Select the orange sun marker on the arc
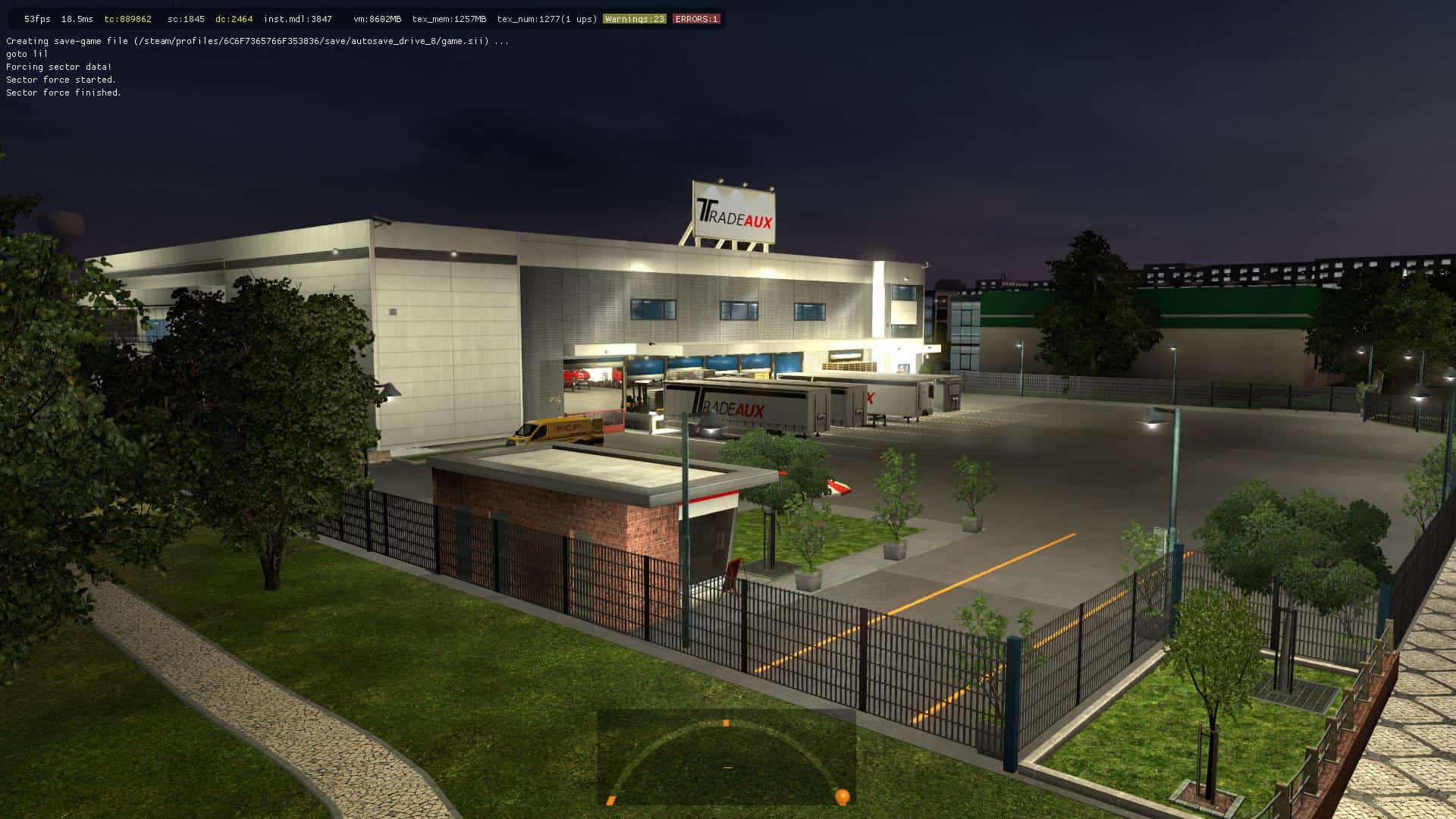This screenshot has width=1456, height=819. pyautogui.click(x=842, y=796)
